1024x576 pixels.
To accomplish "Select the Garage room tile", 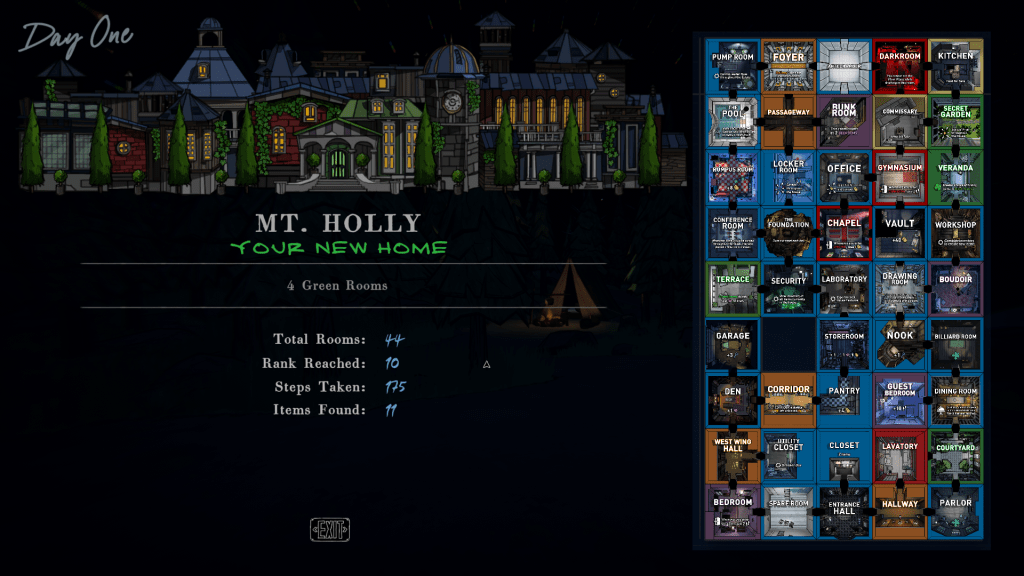I will point(733,345).
